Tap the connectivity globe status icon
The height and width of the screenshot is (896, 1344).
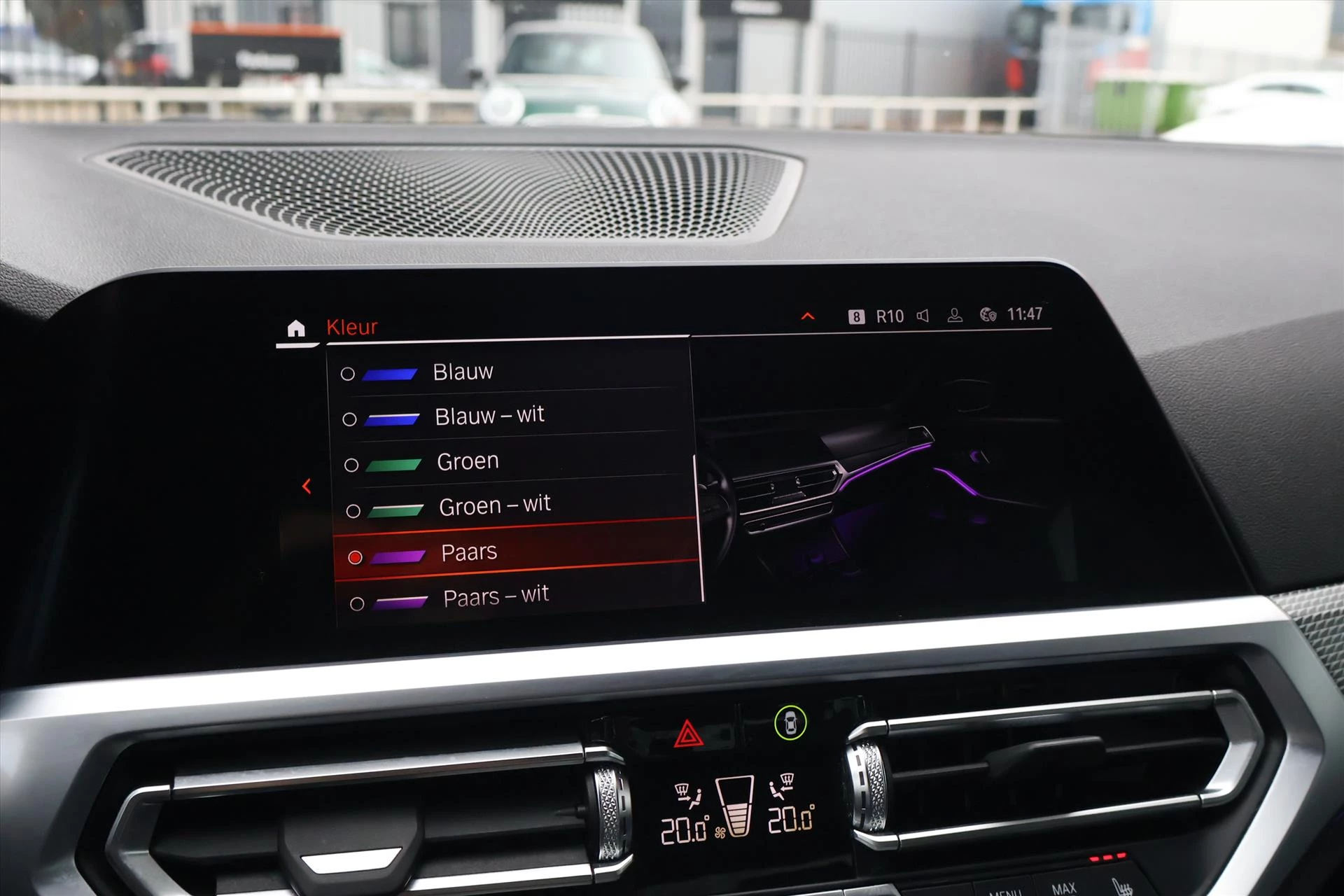(988, 316)
